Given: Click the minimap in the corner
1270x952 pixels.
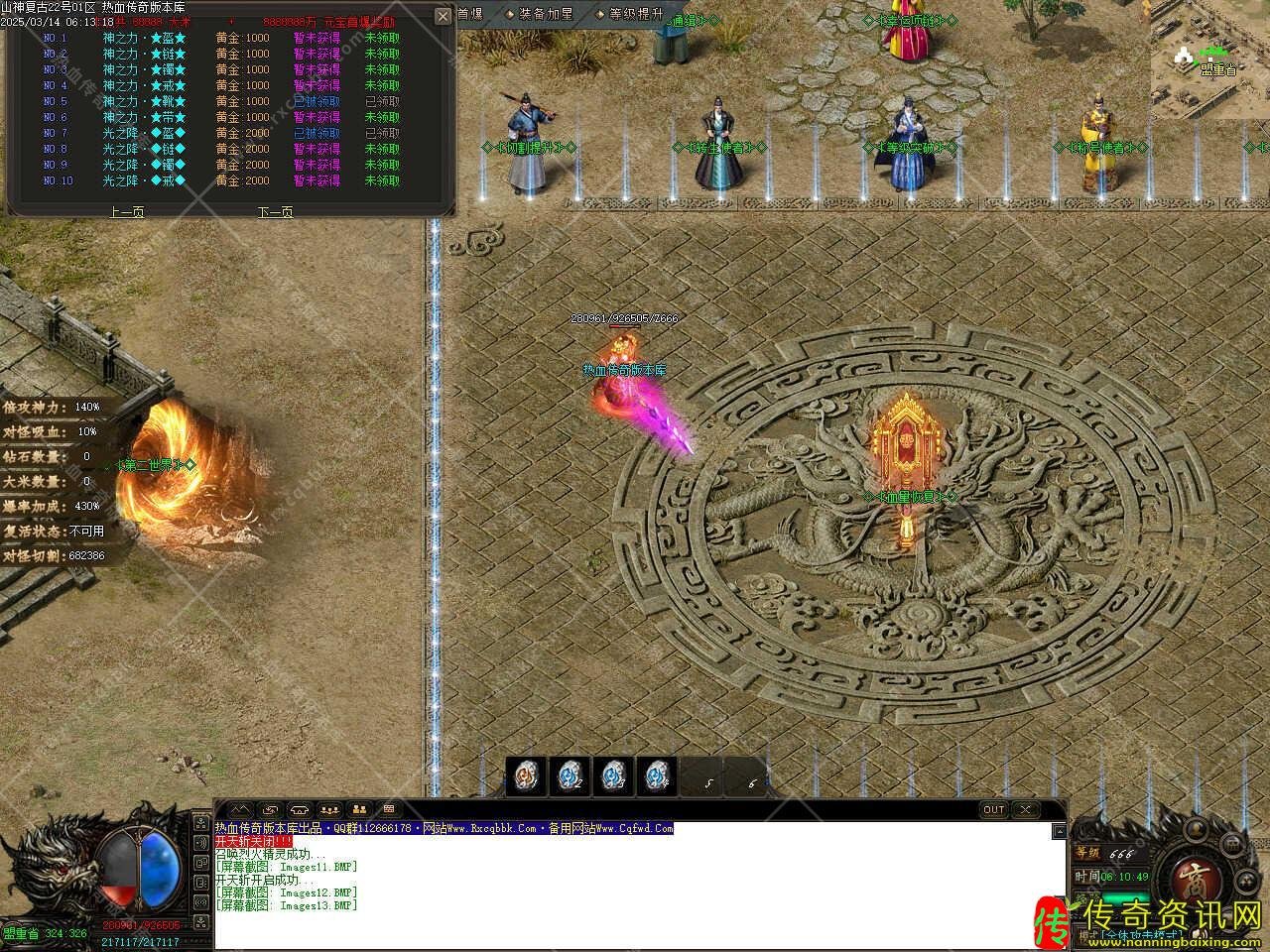Looking at the screenshot, I should (x=1209, y=59).
